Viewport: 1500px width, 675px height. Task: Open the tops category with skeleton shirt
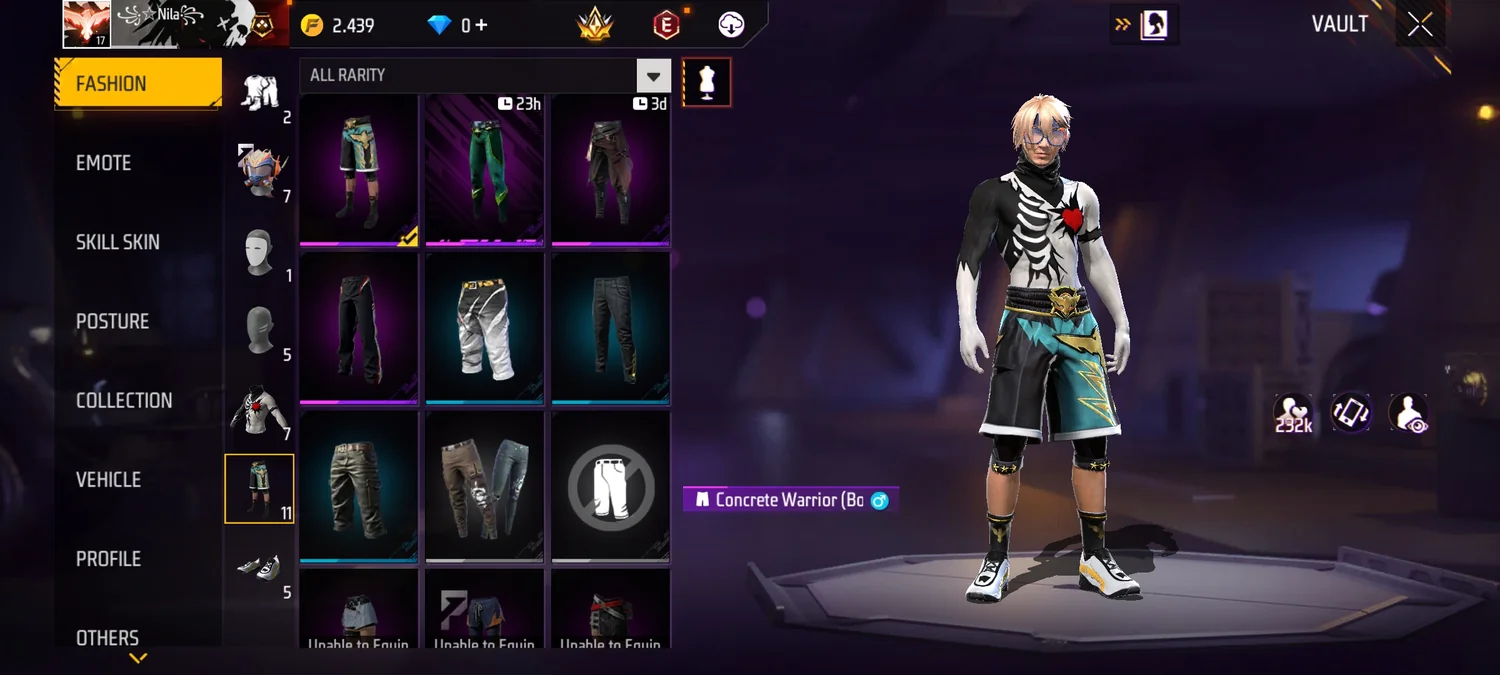tap(259, 410)
